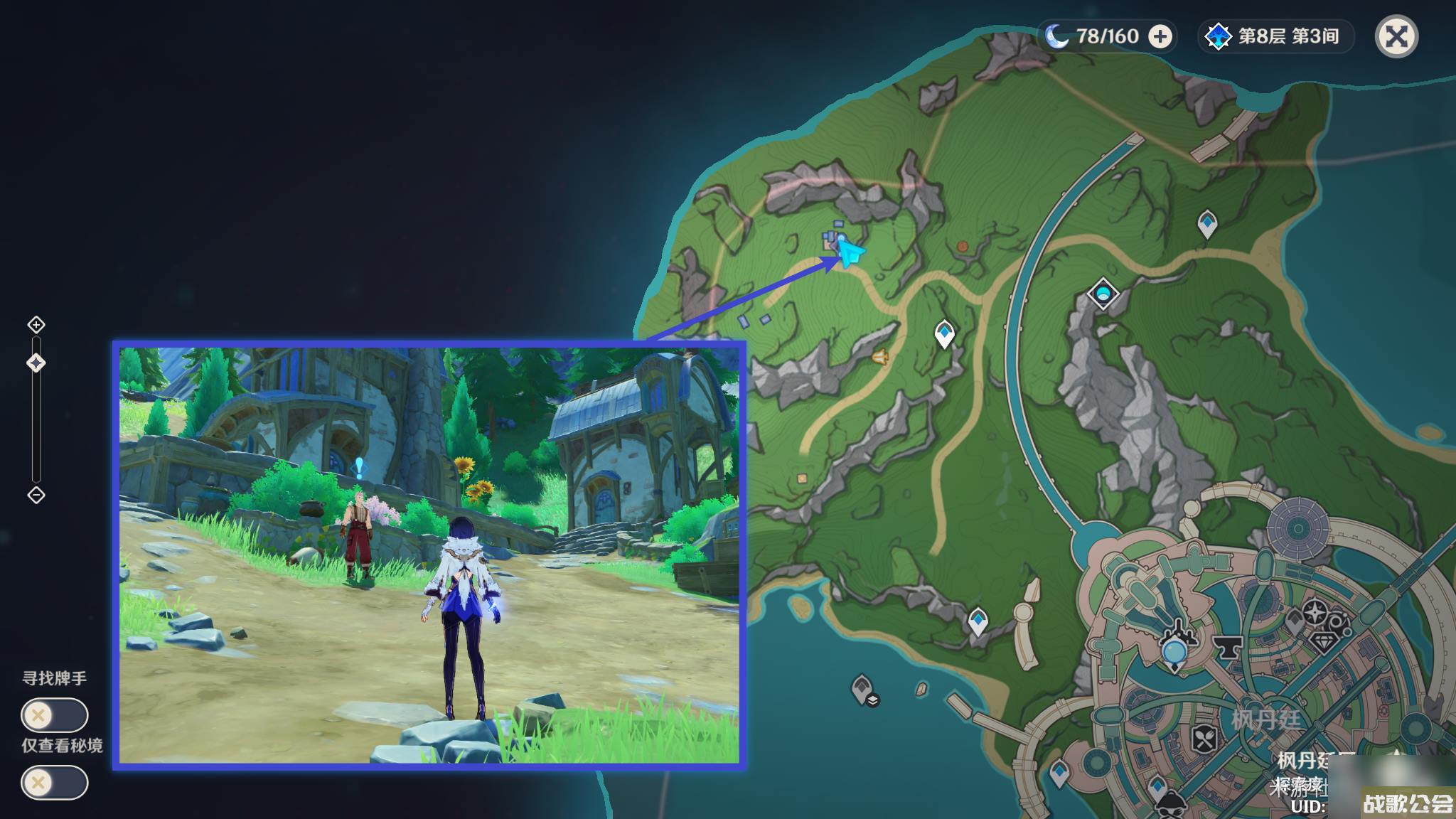
Task: Open the Spiral Abyss 第8层 第3间 indicator
Action: (1277, 36)
